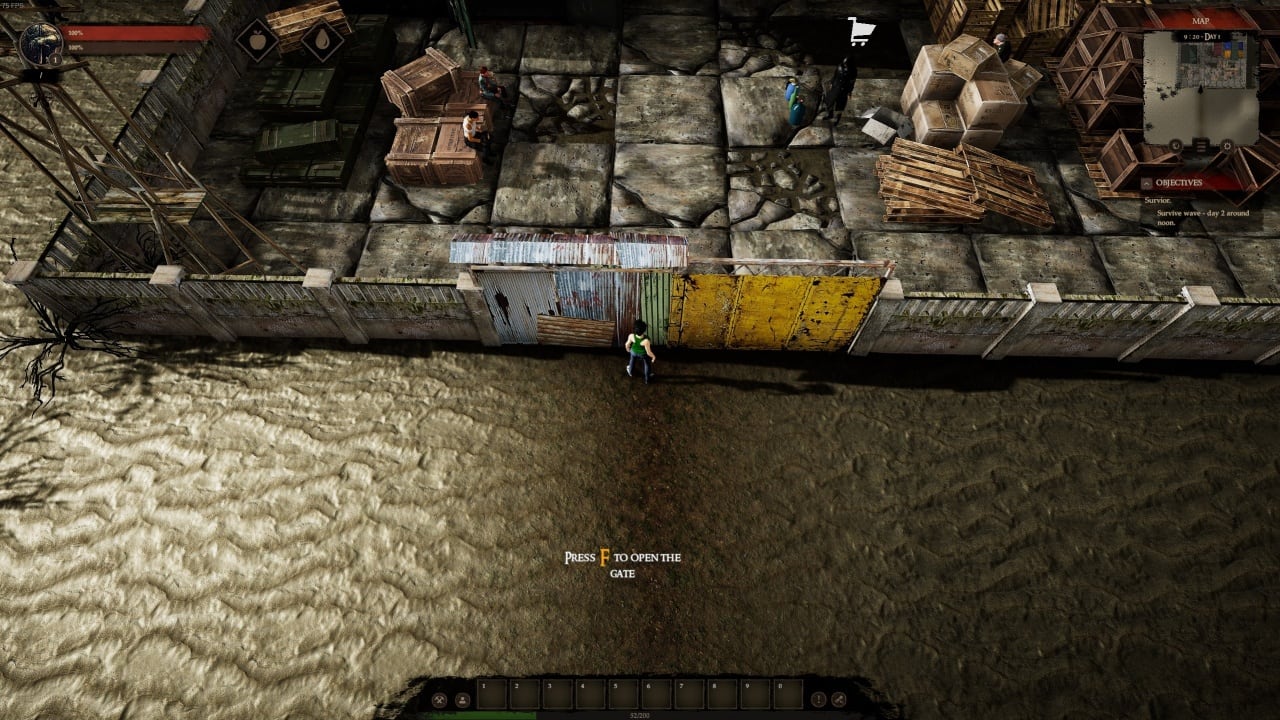Select the player portrait in the top-left
The image size is (1280, 720).
(41, 42)
